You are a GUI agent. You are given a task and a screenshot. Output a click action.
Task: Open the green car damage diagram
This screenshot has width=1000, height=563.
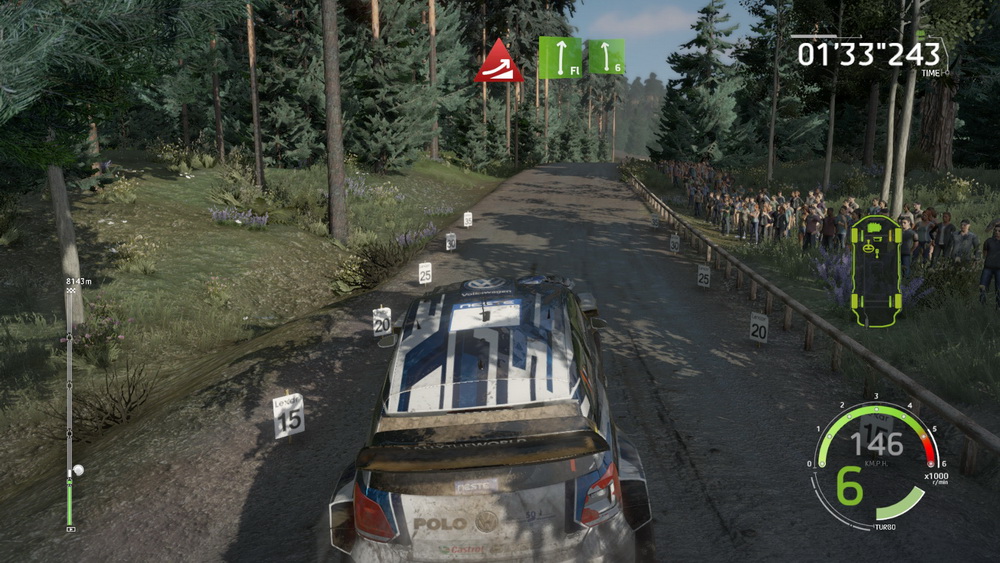click(876, 270)
